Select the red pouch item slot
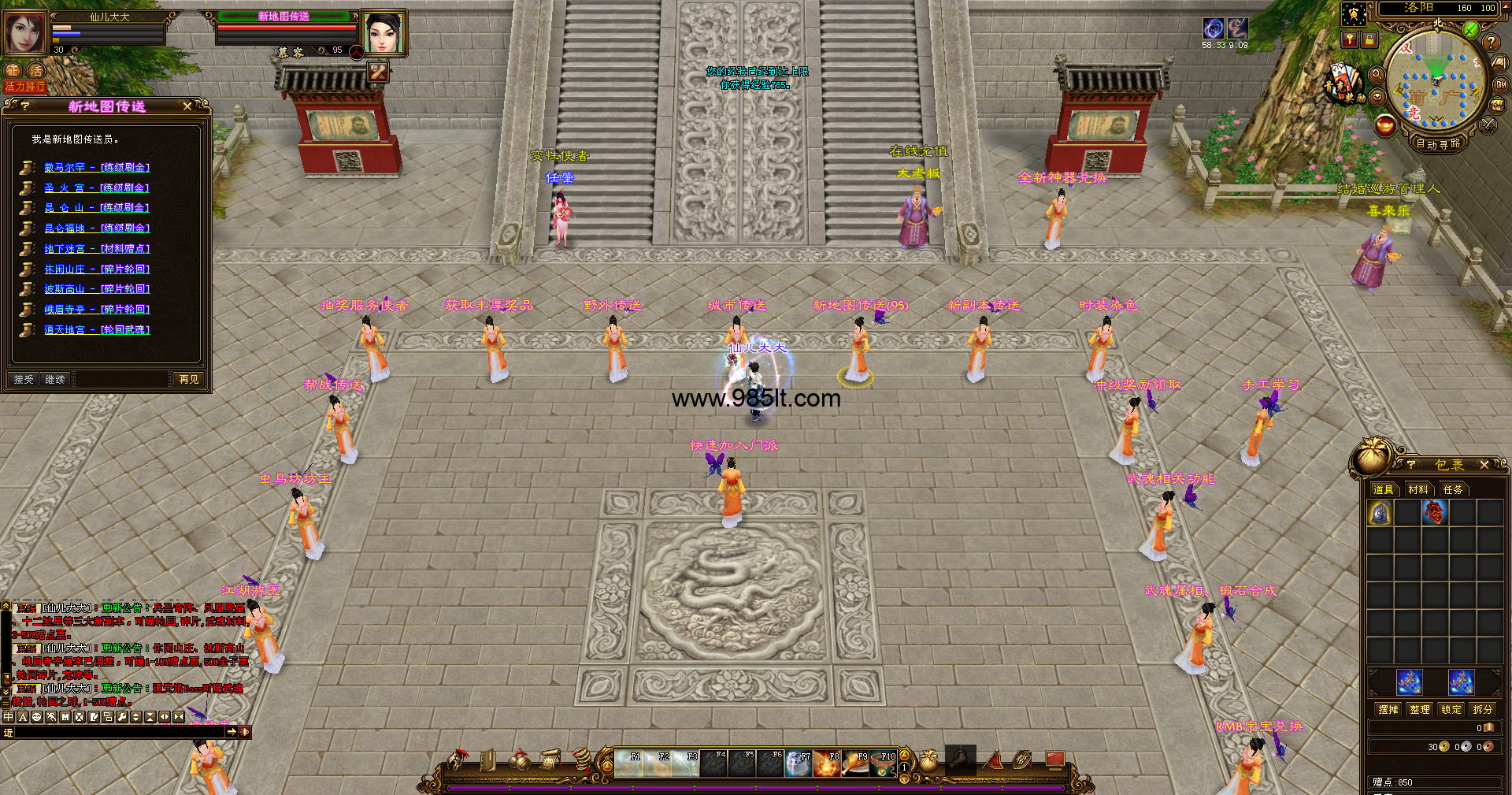The height and width of the screenshot is (795, 1512). pos(1434,514)
